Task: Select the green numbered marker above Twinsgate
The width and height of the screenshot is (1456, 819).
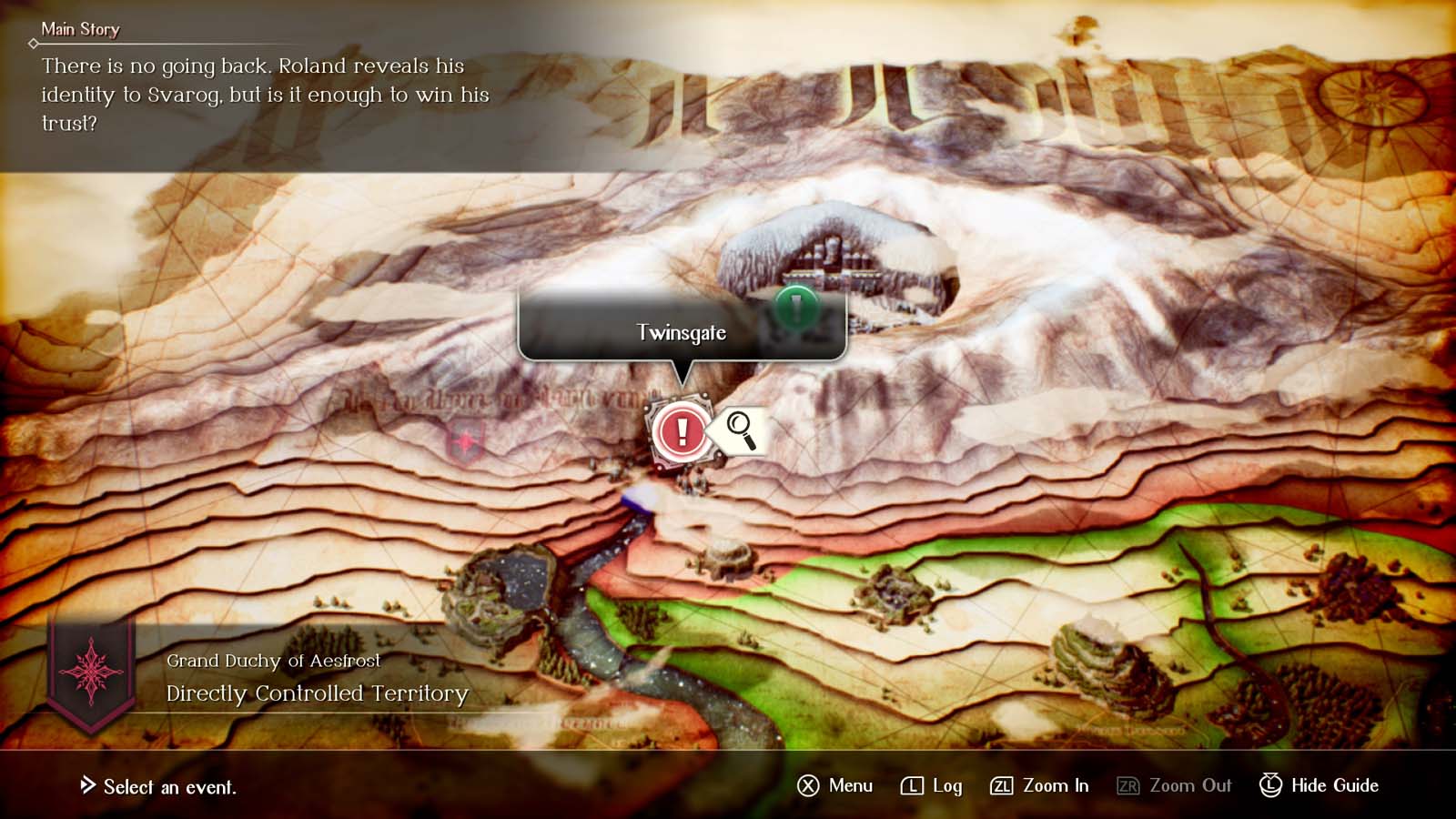Action: tap(794, 304)
